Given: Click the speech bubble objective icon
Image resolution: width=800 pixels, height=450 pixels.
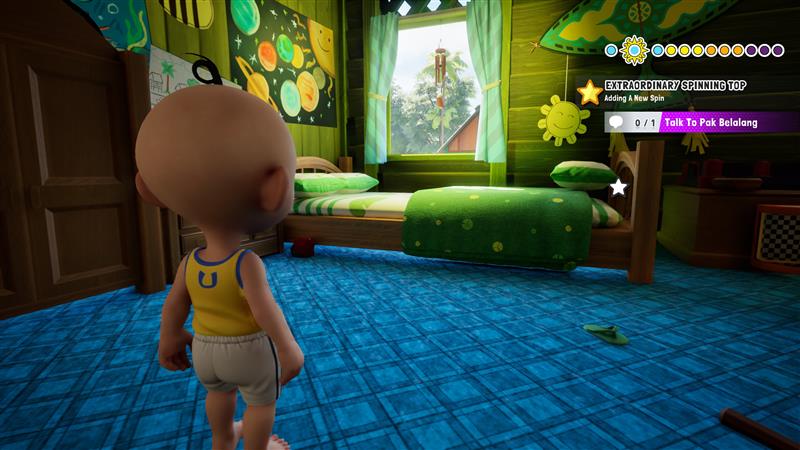Looking at the screenshot, I should coord(616,122).
